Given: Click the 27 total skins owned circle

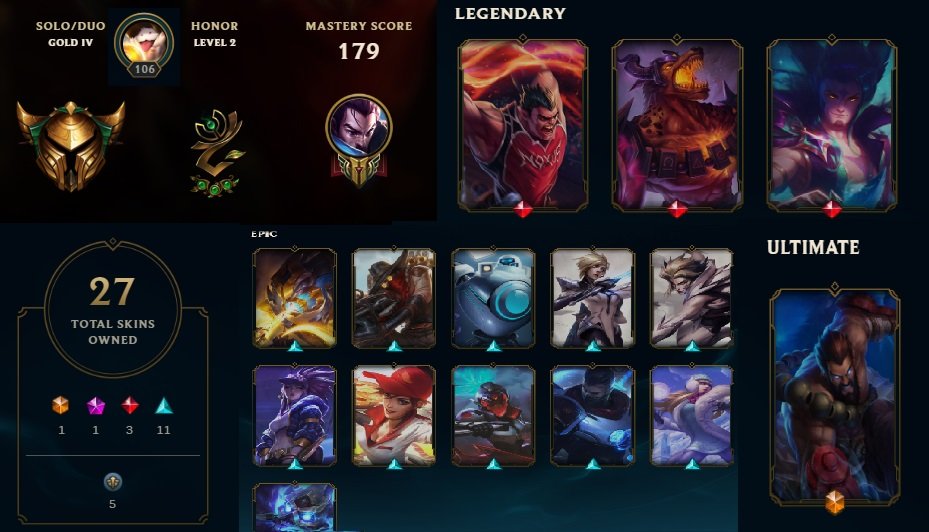Looking at the screenshot, I should 112,307.
